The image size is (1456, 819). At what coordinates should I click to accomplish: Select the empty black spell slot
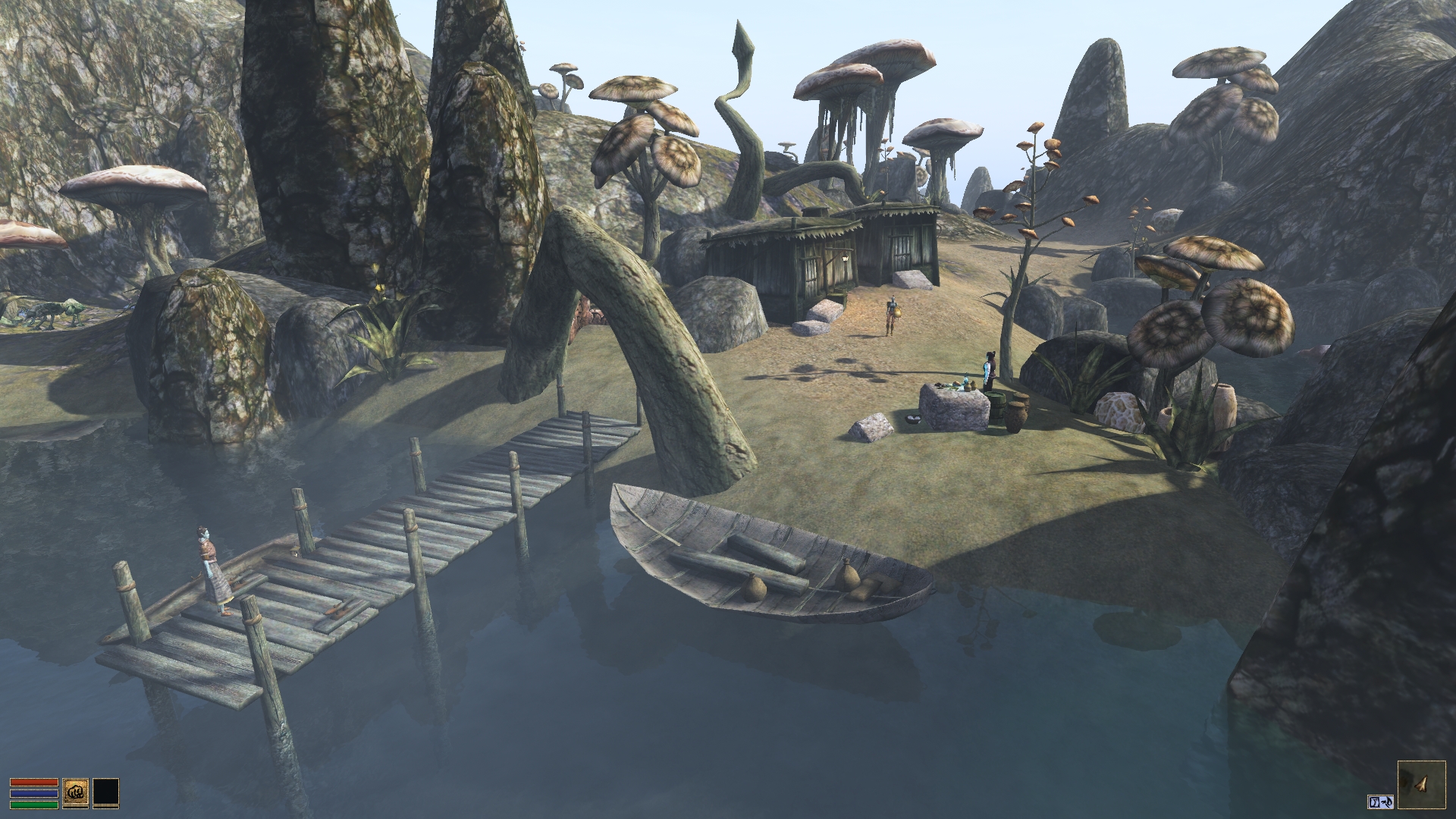click(x=106, y=791)
